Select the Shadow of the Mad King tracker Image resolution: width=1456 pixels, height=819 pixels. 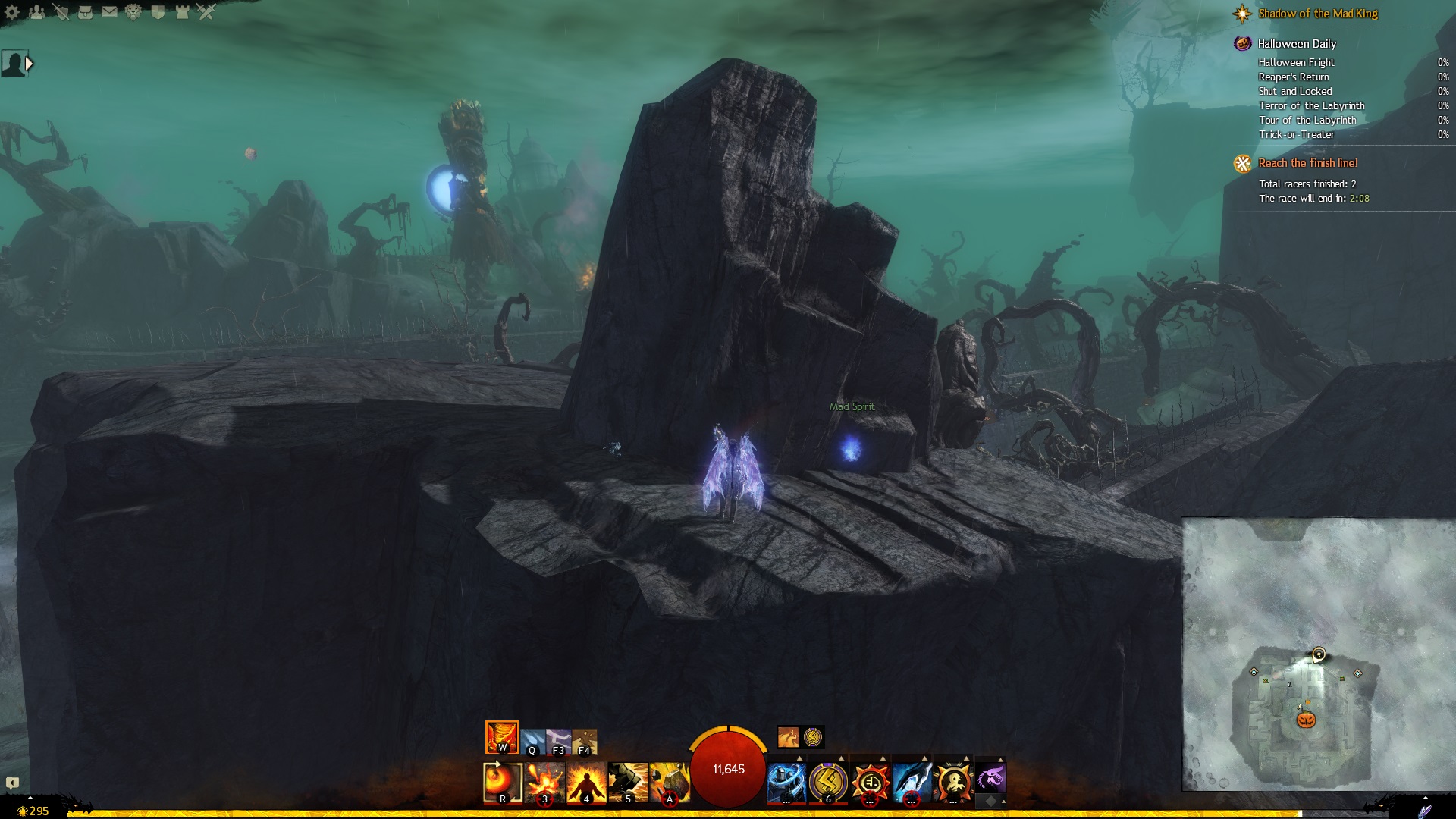(1317, 14)
